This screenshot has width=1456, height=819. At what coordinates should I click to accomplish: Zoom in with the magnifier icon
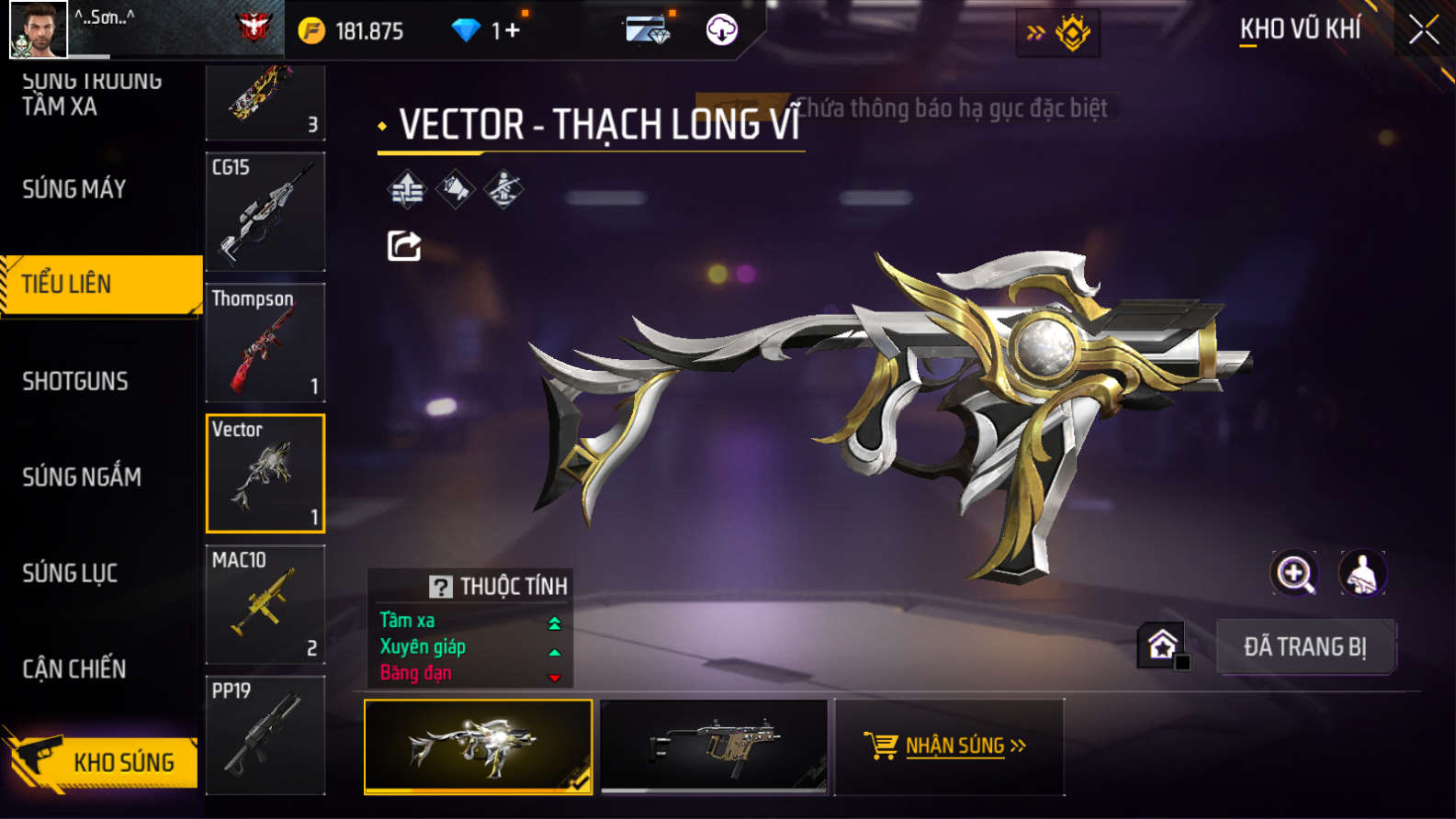point(1293,573)
